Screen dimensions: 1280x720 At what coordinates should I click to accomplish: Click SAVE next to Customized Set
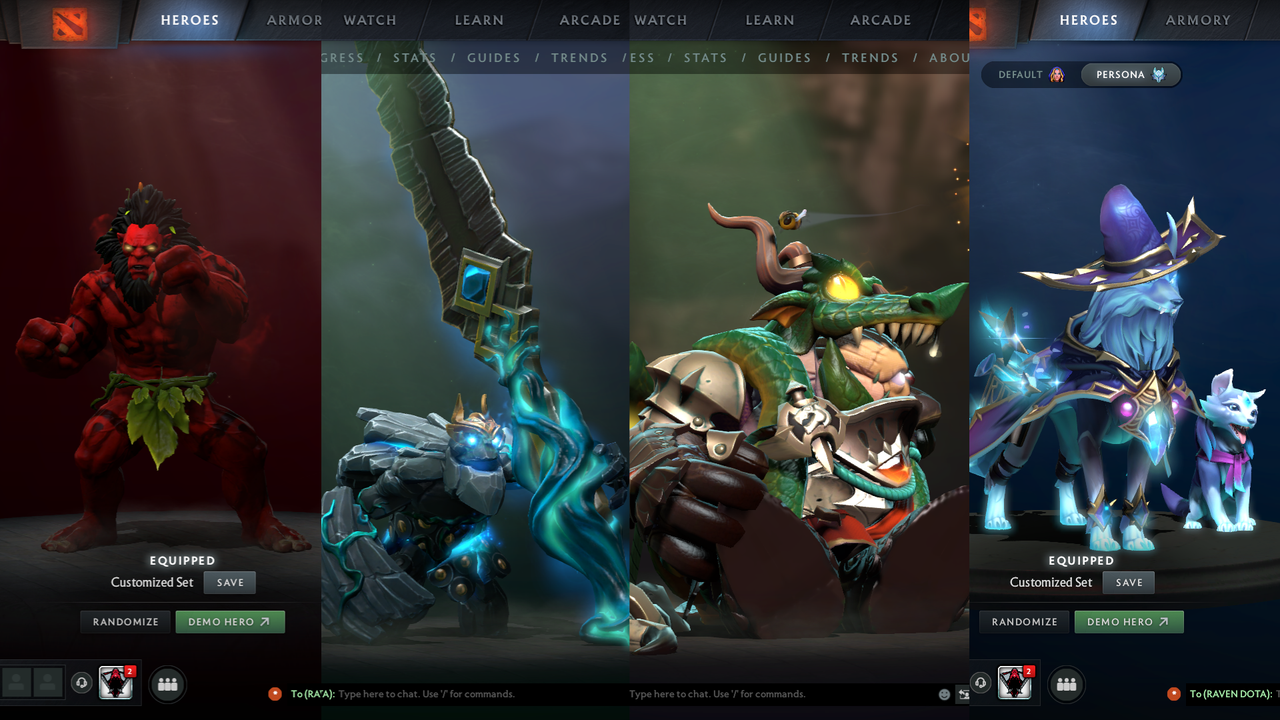[x=229, y=582]
